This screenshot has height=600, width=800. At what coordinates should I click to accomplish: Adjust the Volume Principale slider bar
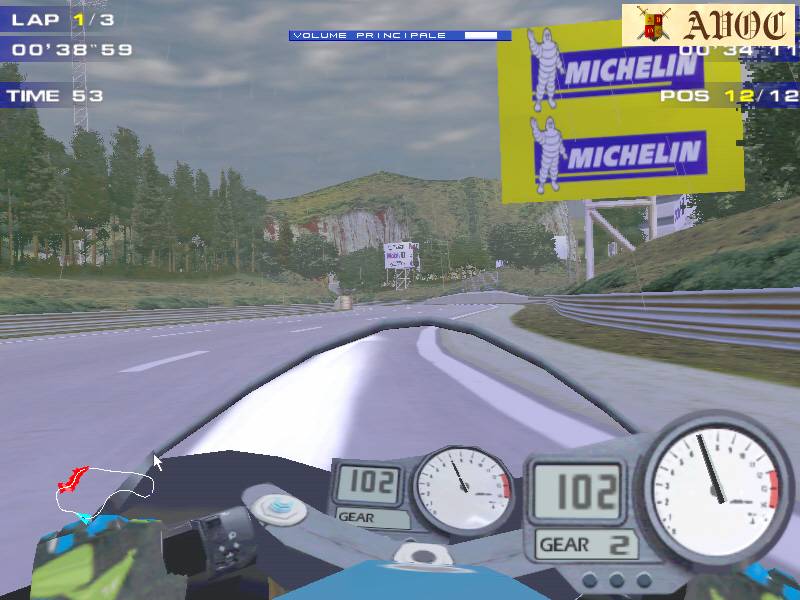pyautogui.click(x=400, y=36)
